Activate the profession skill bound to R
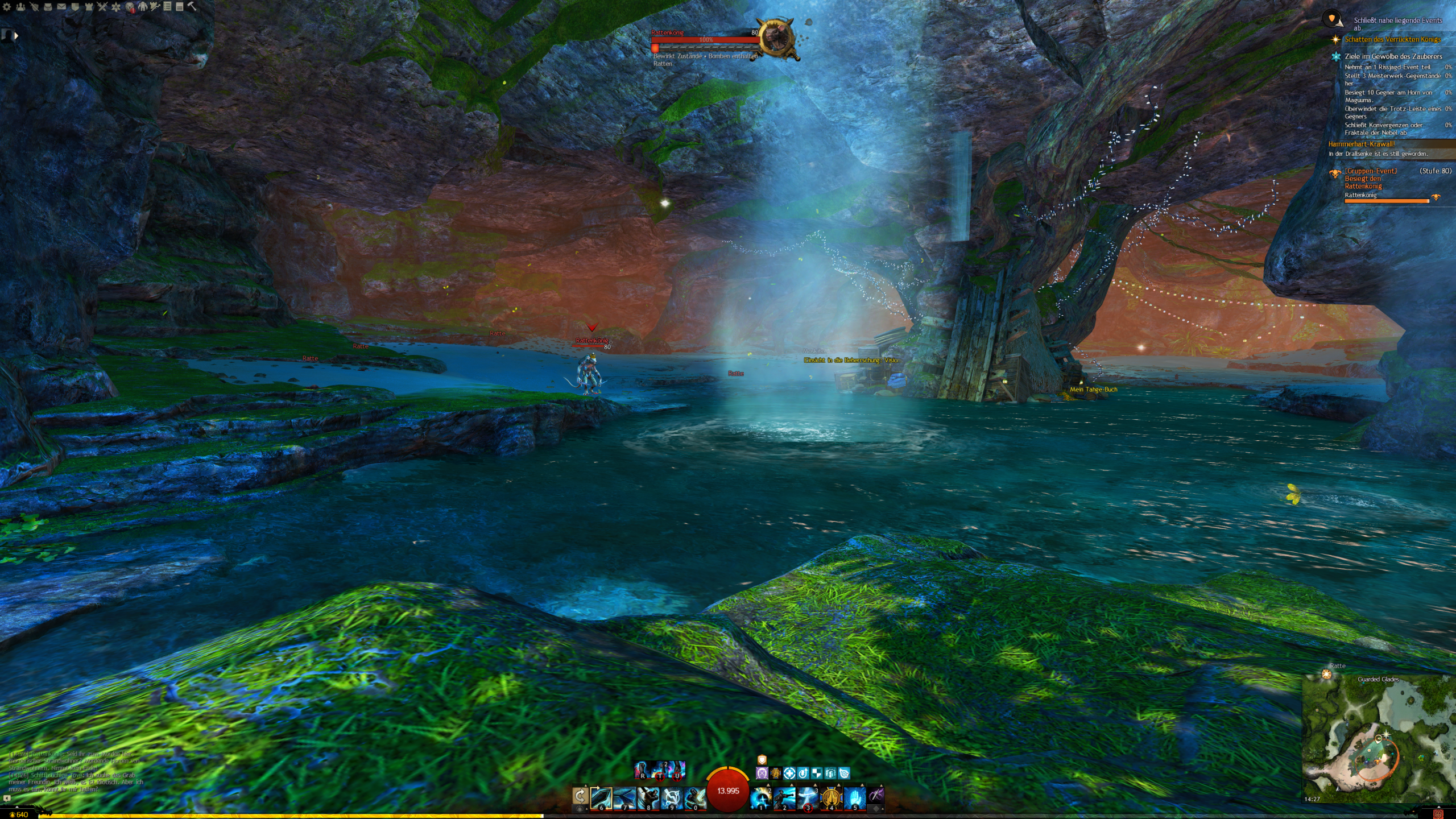This screenshot has height=819, width=1456. (642, 770)
